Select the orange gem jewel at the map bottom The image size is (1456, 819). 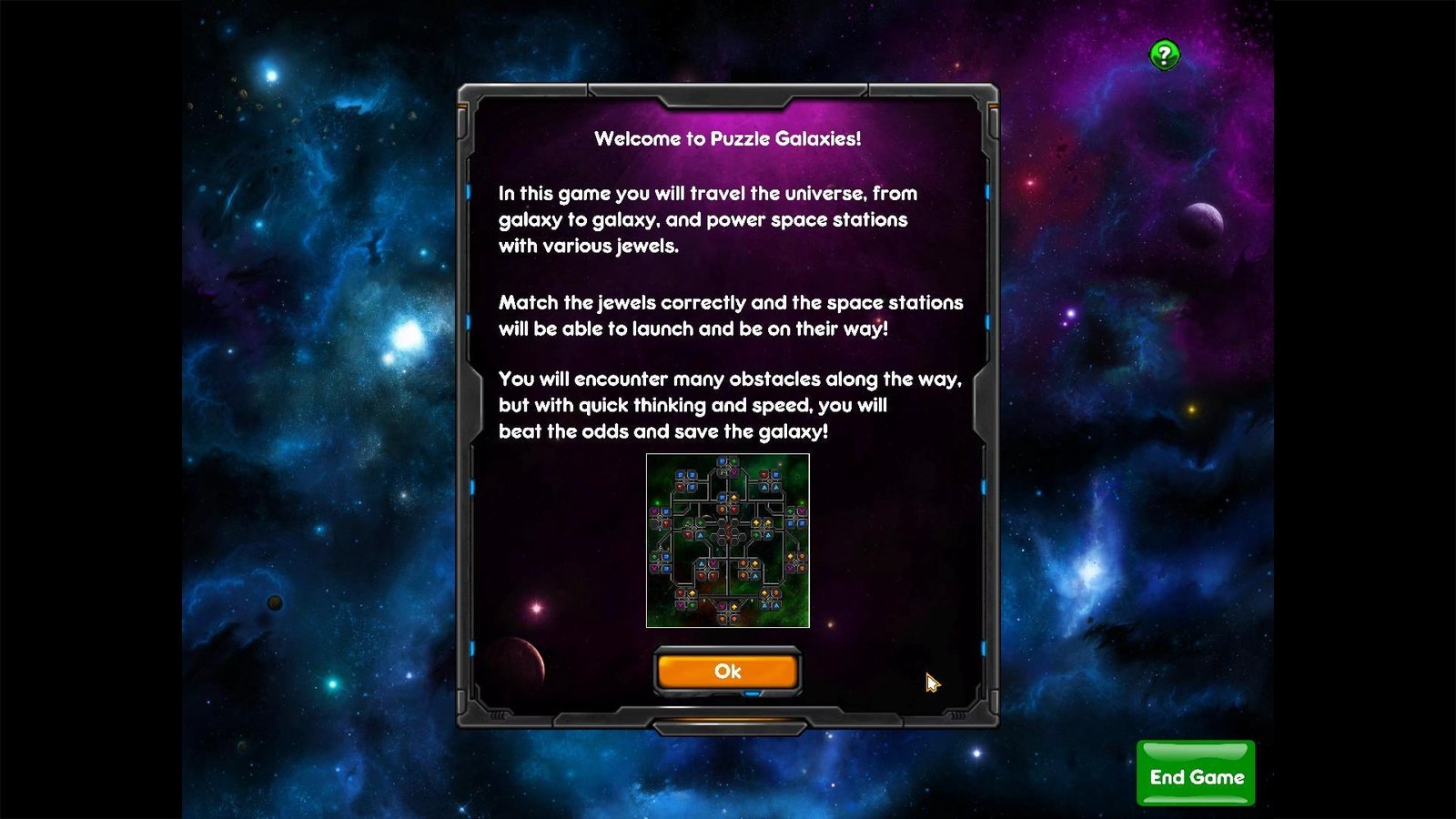722,618
